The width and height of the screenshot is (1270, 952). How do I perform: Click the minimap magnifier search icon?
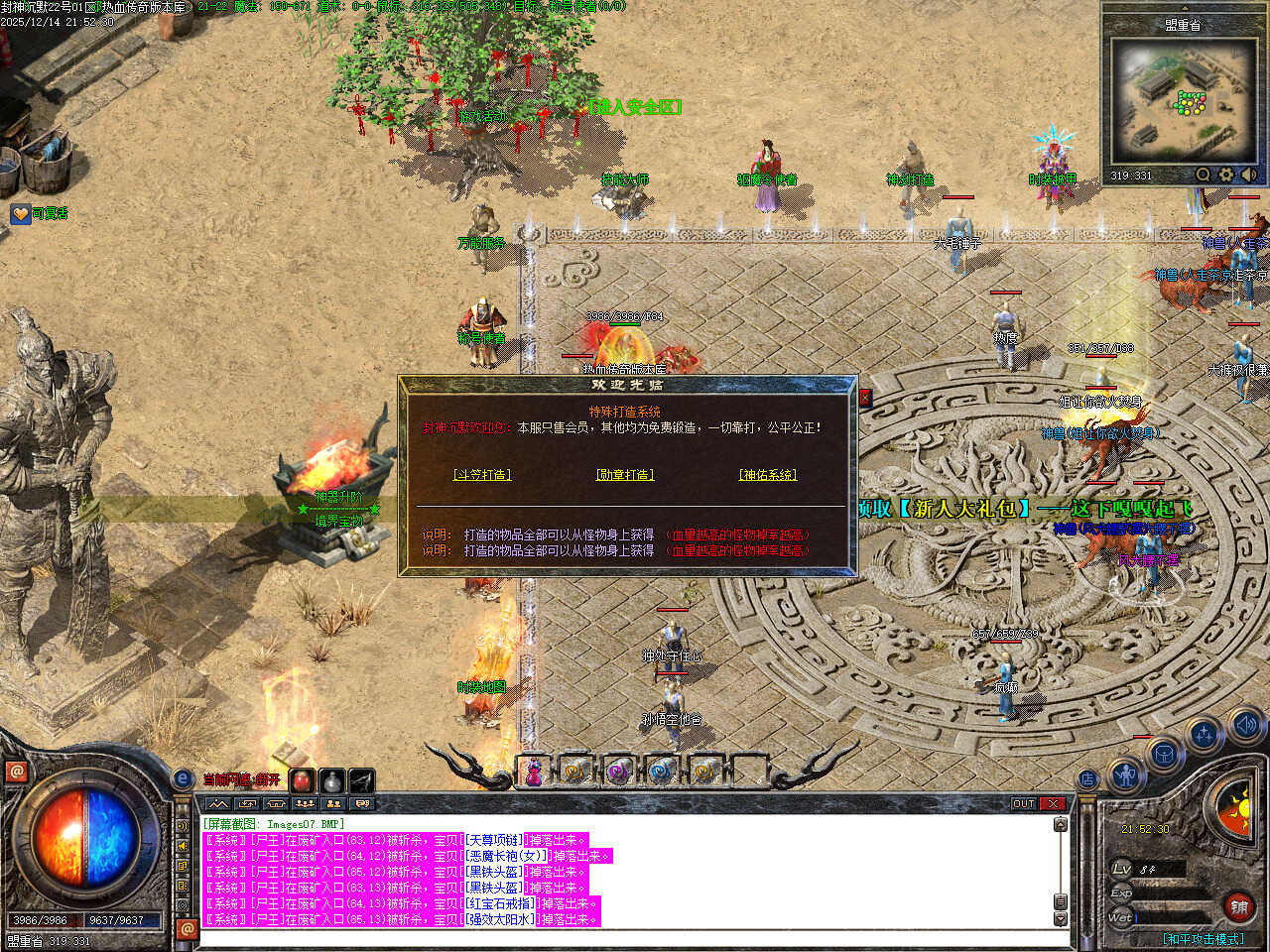[x=1204, y=175]
